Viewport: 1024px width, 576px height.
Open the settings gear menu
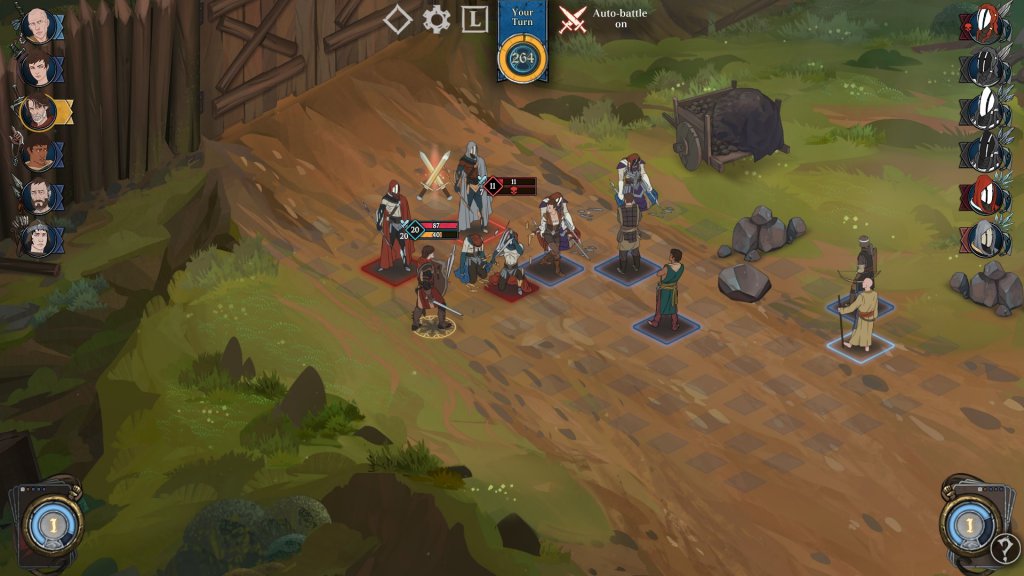point(436,20)
